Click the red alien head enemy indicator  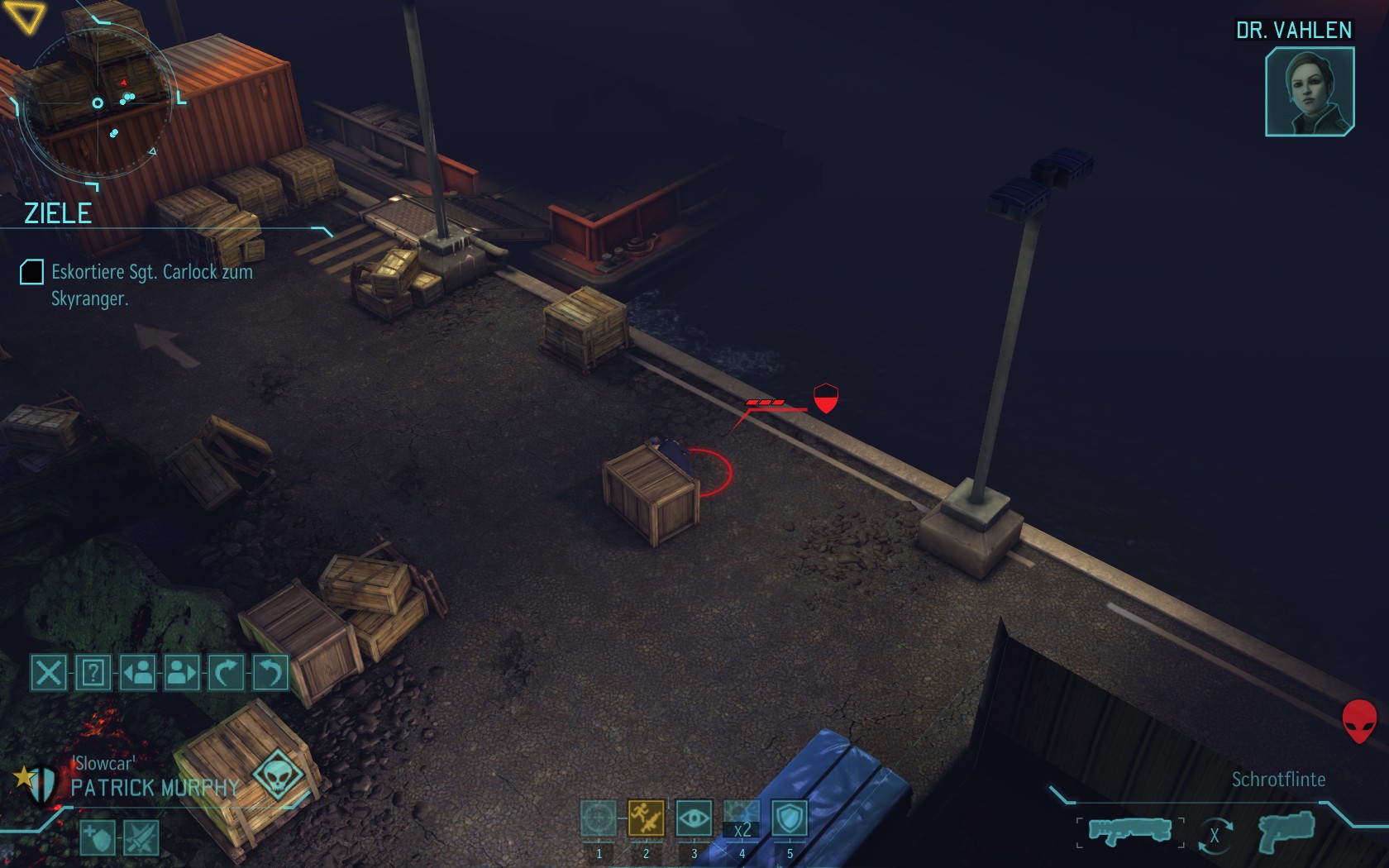click(1358, 721)
